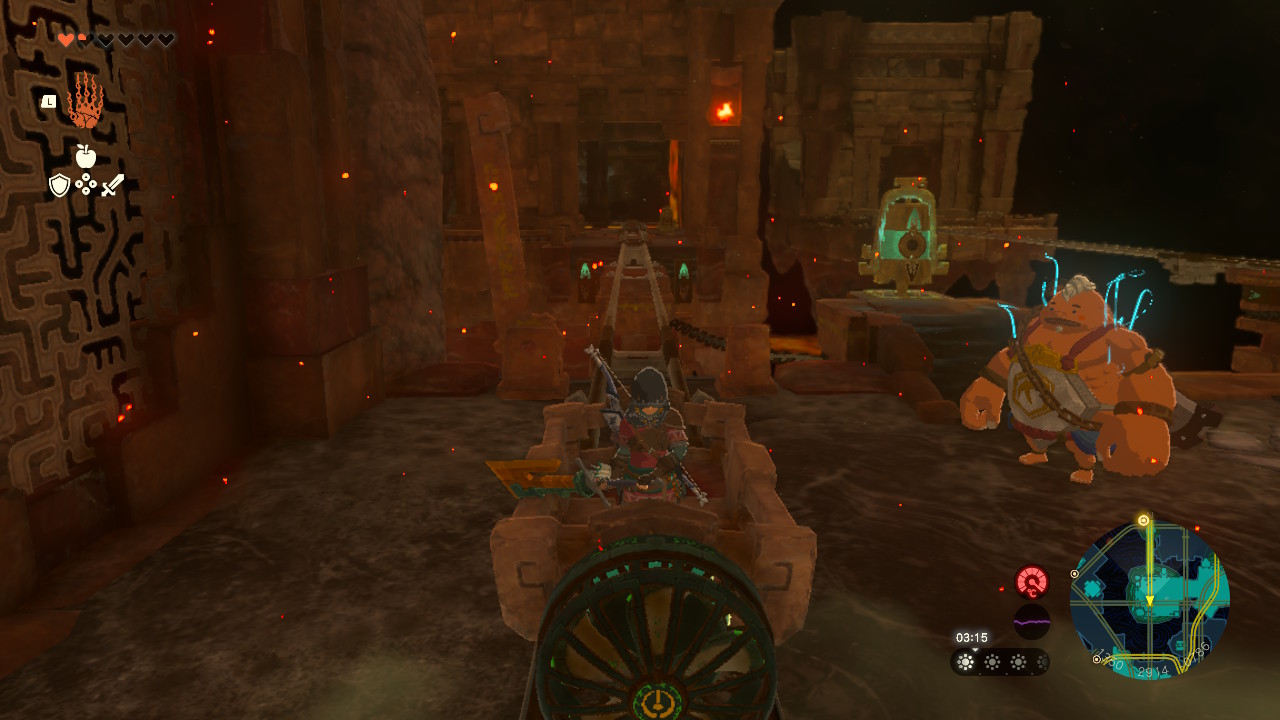Open the shield quick-select icon
This screenshot has width=1280, height=720.
pos(60,185)
